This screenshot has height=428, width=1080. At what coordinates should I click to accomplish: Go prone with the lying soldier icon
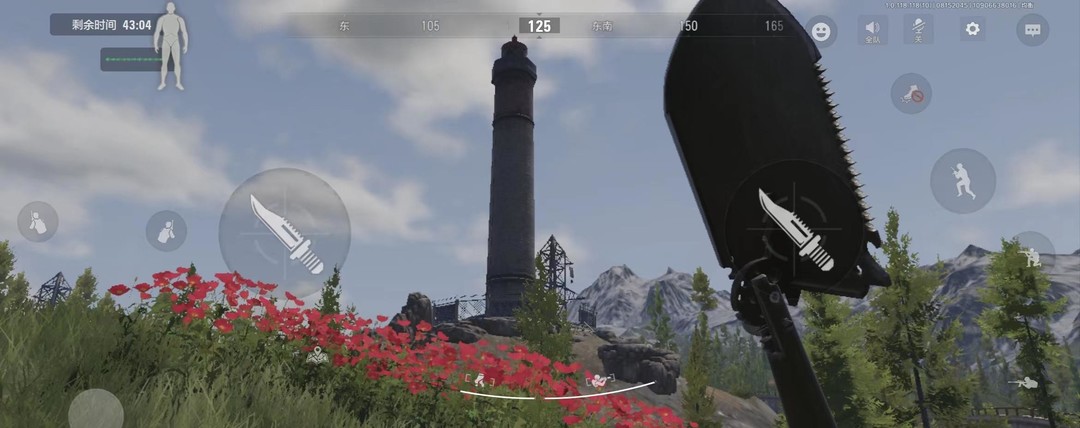[x=1024, y=382]
